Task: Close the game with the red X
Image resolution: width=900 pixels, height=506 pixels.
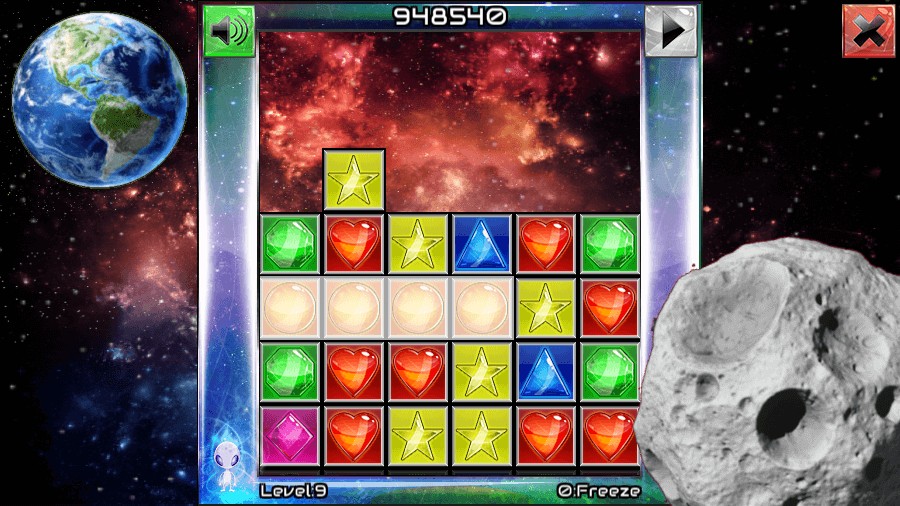Action: (x=868, y=31)
